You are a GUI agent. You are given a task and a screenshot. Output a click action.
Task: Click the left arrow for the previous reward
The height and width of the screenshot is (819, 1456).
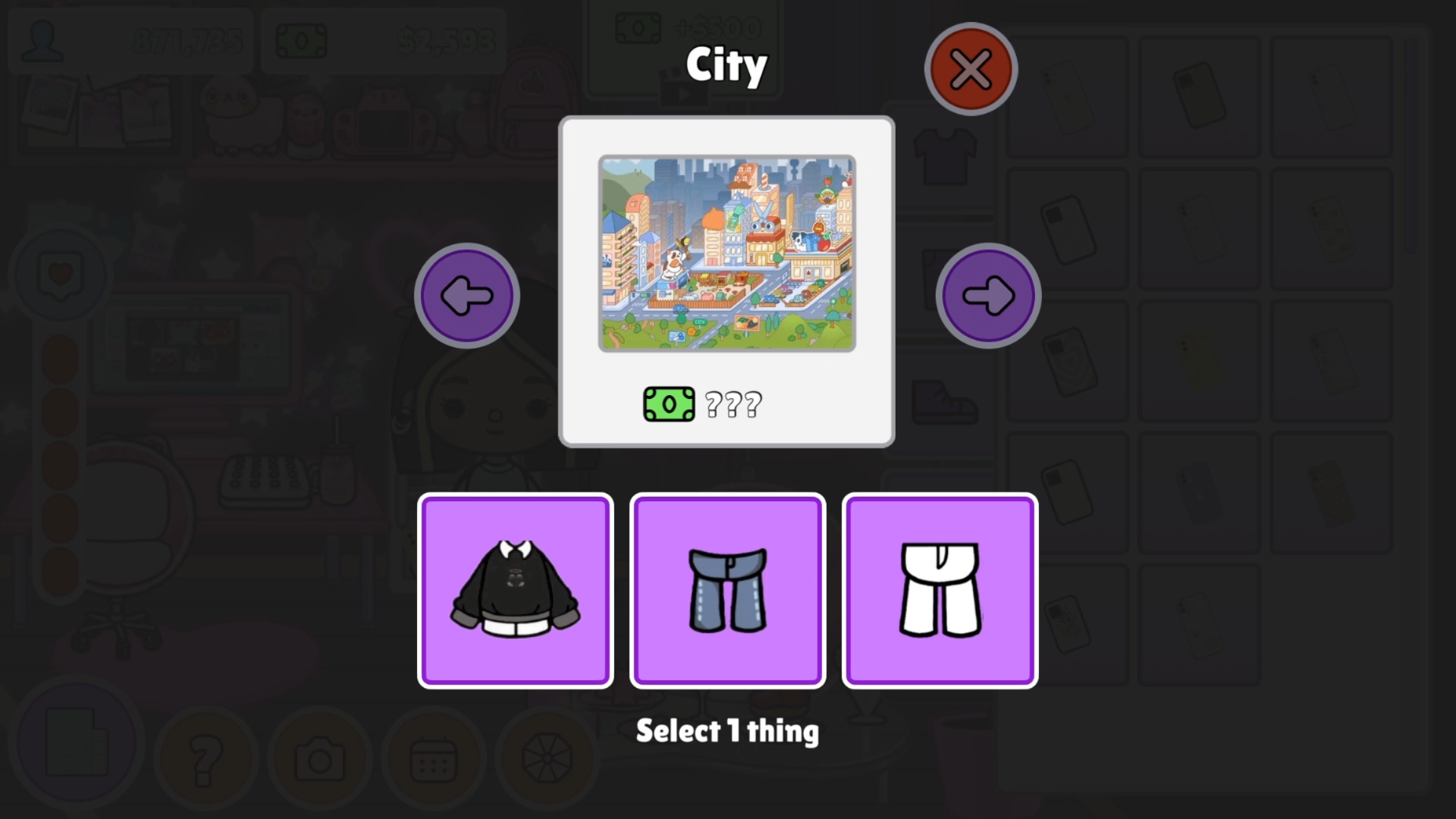pyautogui.click(x=467, y=295)
